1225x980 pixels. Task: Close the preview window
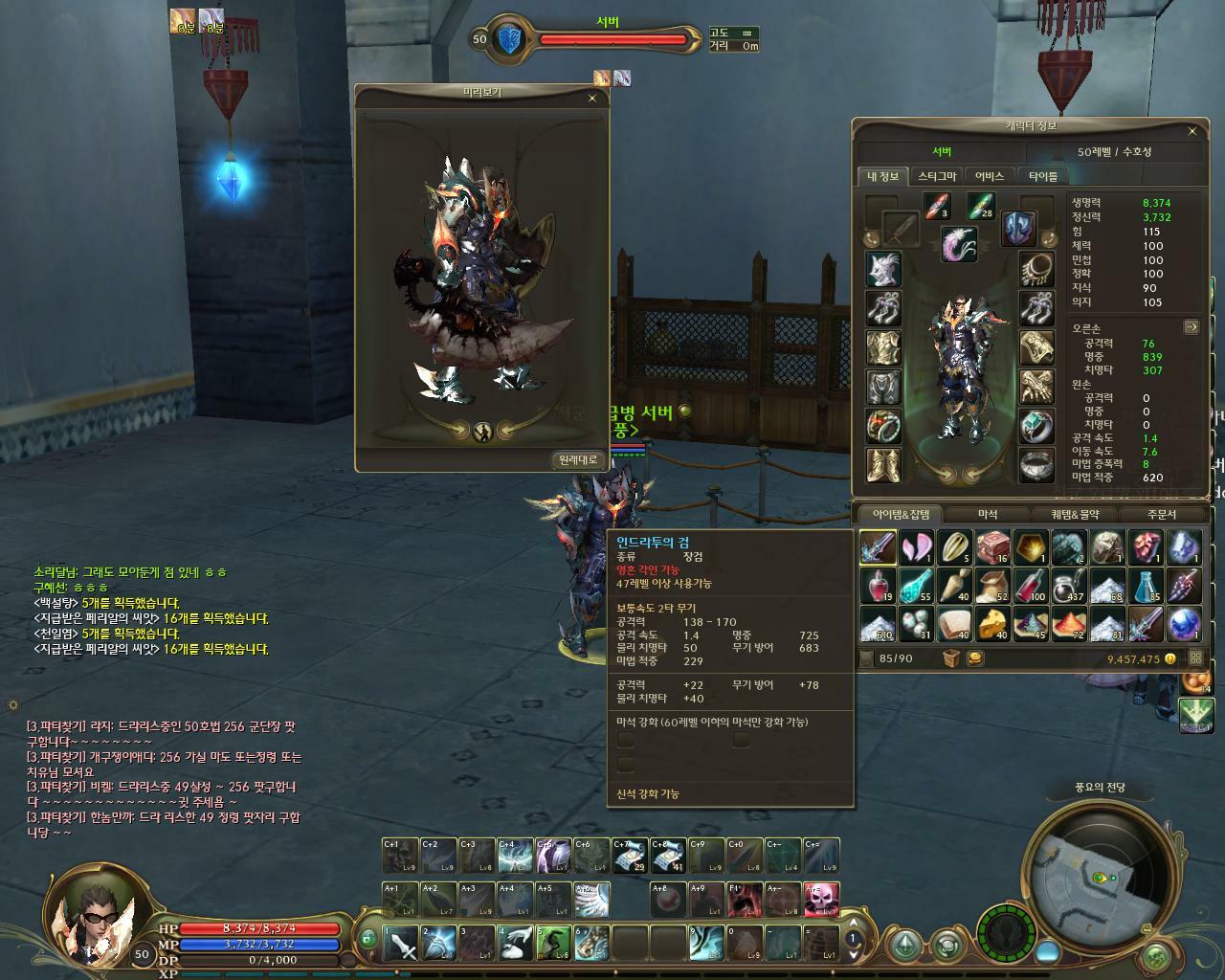click(591, 98)
